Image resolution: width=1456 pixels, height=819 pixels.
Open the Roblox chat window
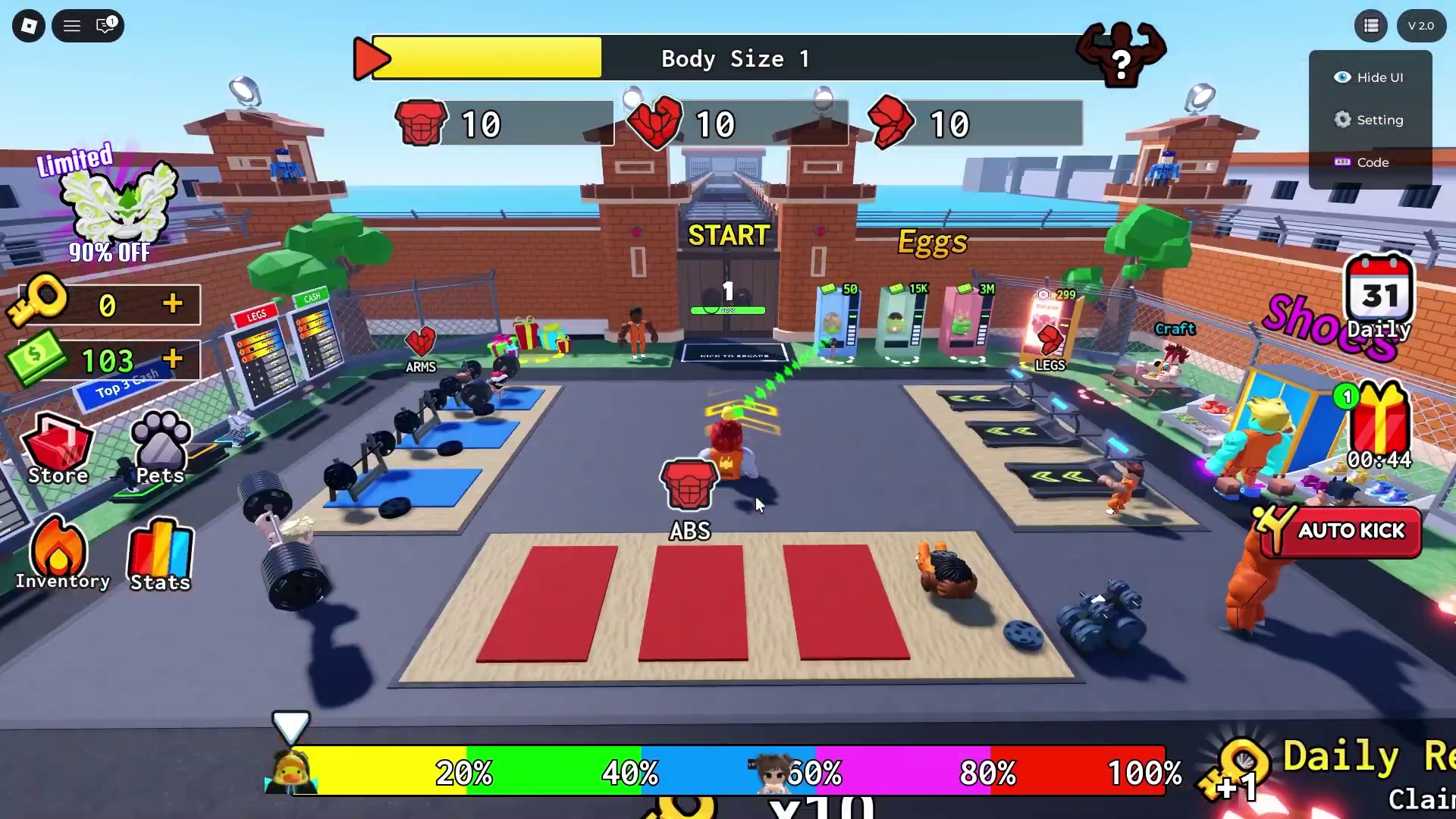(x=106, y=26)
